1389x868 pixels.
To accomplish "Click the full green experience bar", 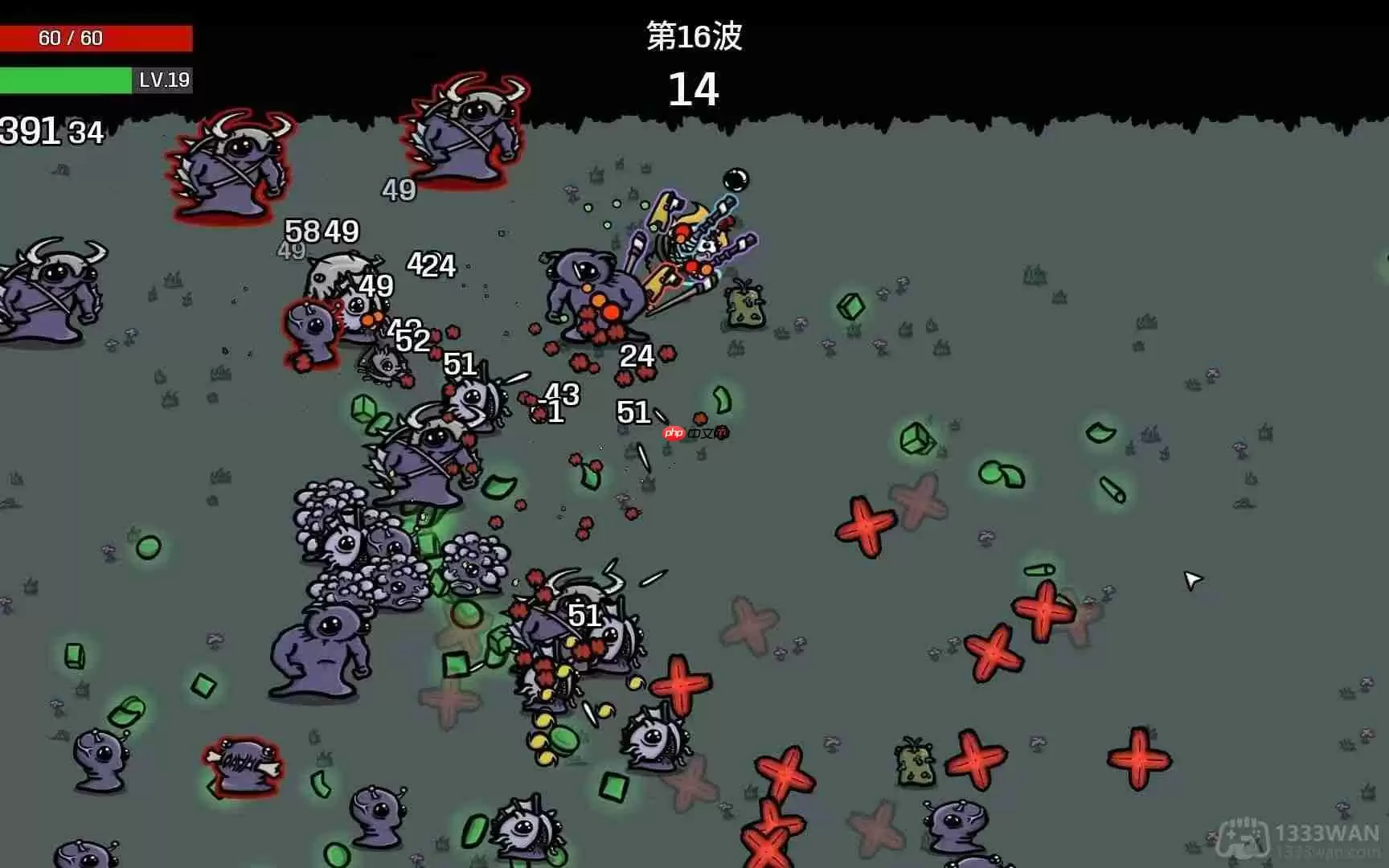I will [x=64, y=80].
